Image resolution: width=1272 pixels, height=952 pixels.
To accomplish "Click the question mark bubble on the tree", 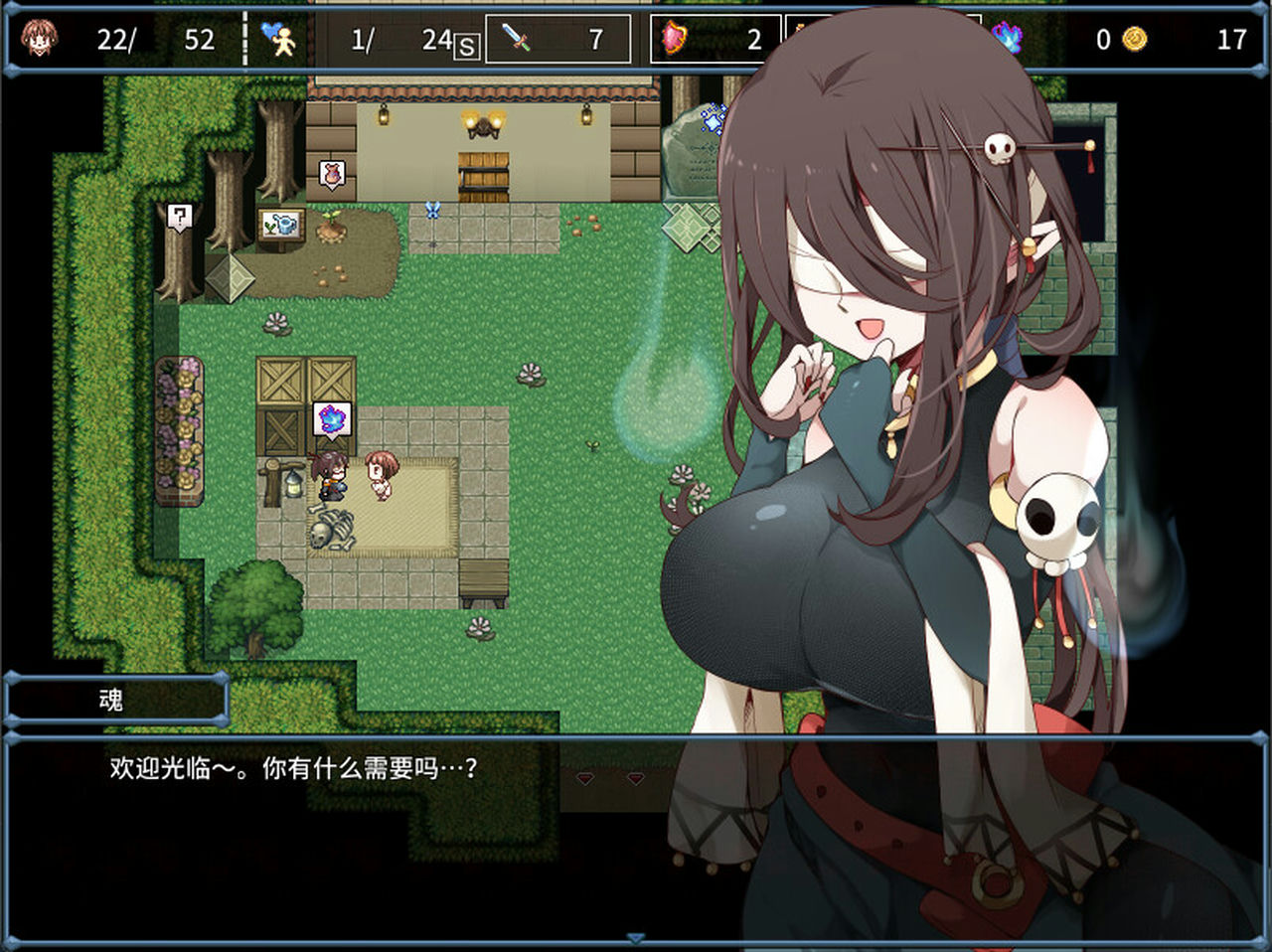I will 179,217.
